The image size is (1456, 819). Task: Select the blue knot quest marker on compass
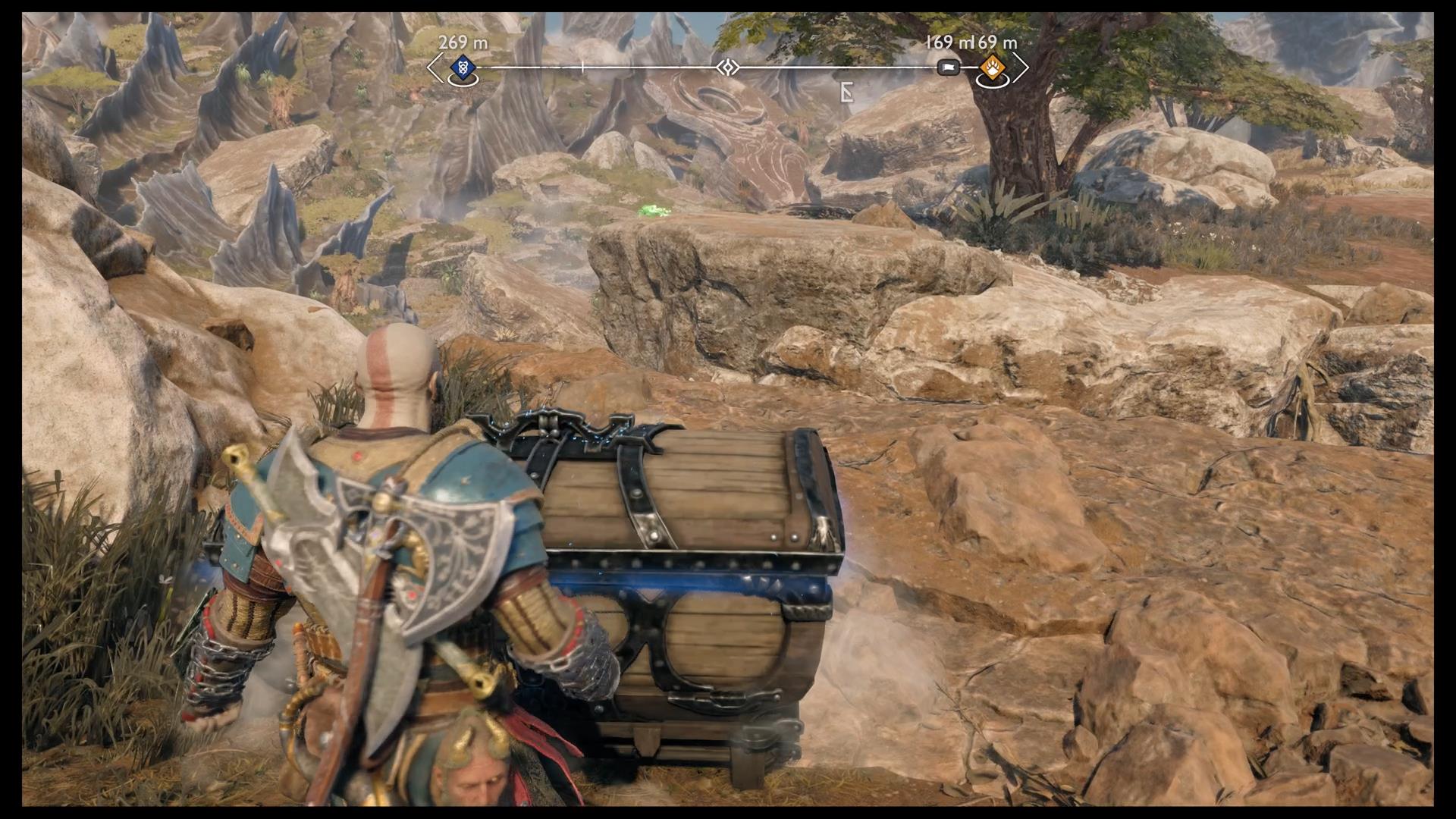pos(462,68)
